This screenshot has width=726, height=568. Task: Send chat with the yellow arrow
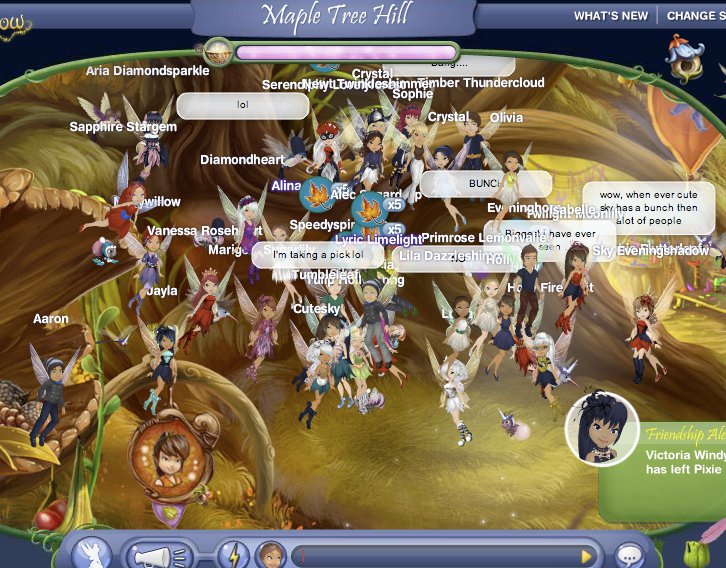pos(587,556)
